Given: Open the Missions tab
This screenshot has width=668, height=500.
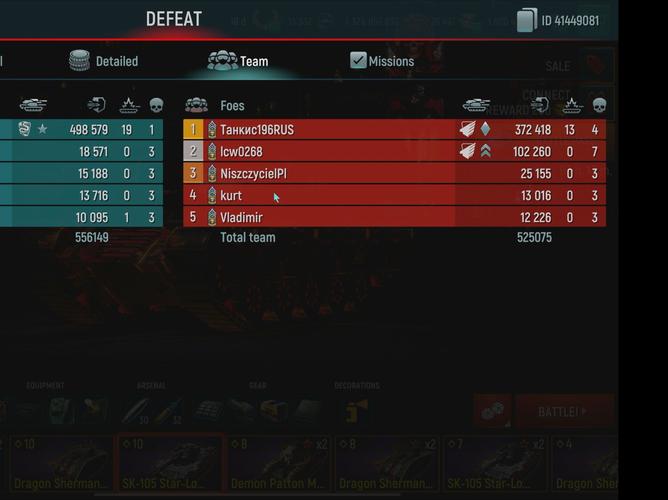Looking at the screenshot, I should (x=381, y=61).
